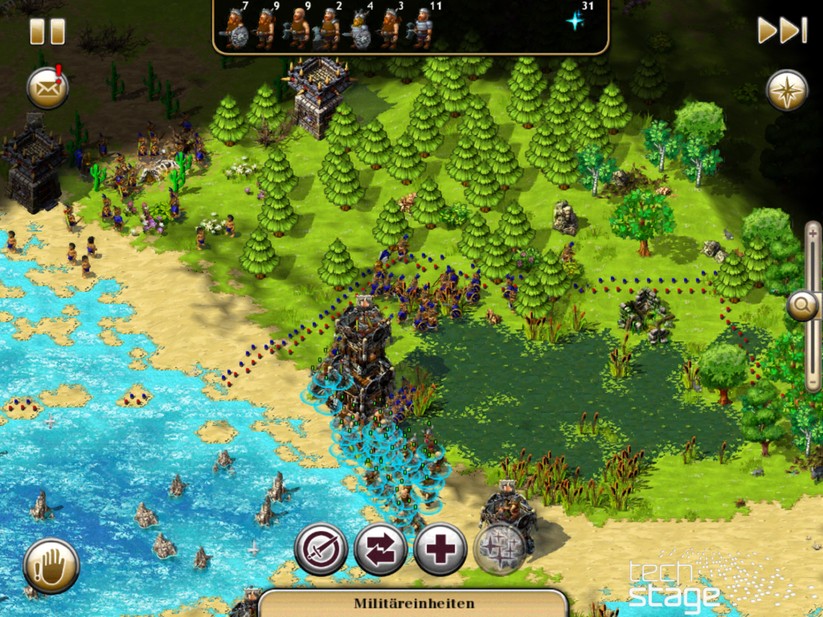
Task: Select the swap arrows command button
Action: pyautogui.click(x=381, y=549)
